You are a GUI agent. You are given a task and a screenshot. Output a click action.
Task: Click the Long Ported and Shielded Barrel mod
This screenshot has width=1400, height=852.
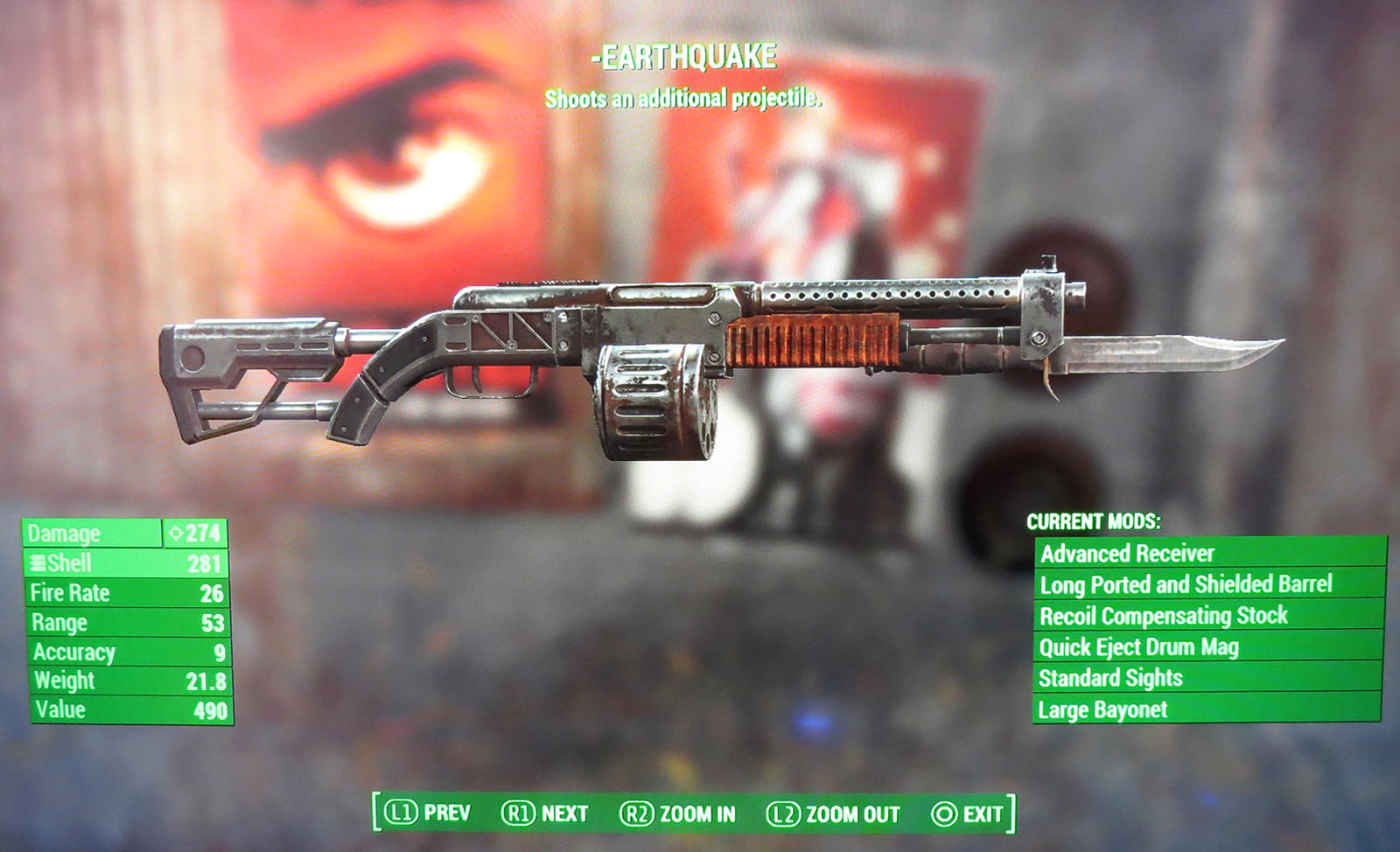(x=1186, y=585)
